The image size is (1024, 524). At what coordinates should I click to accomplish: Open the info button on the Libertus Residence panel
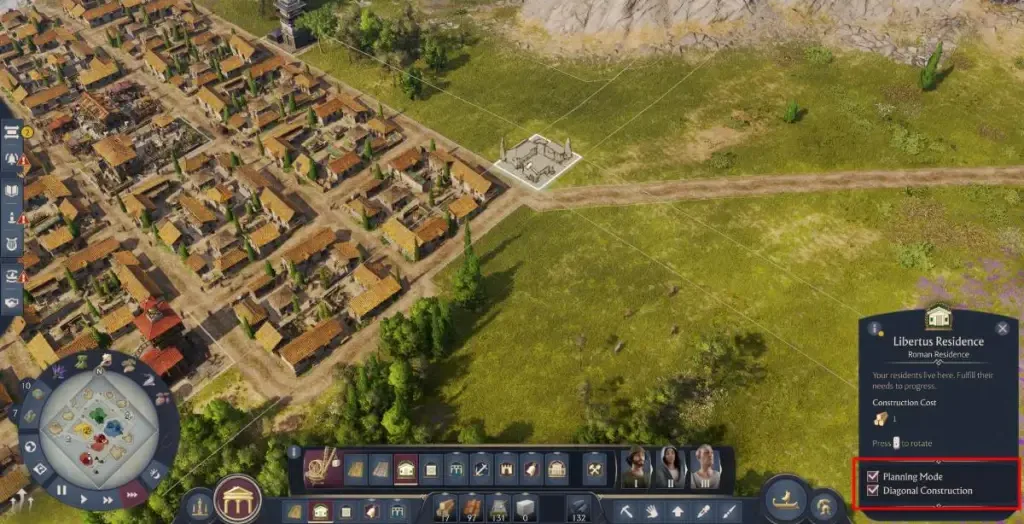[x=875, y=328]
